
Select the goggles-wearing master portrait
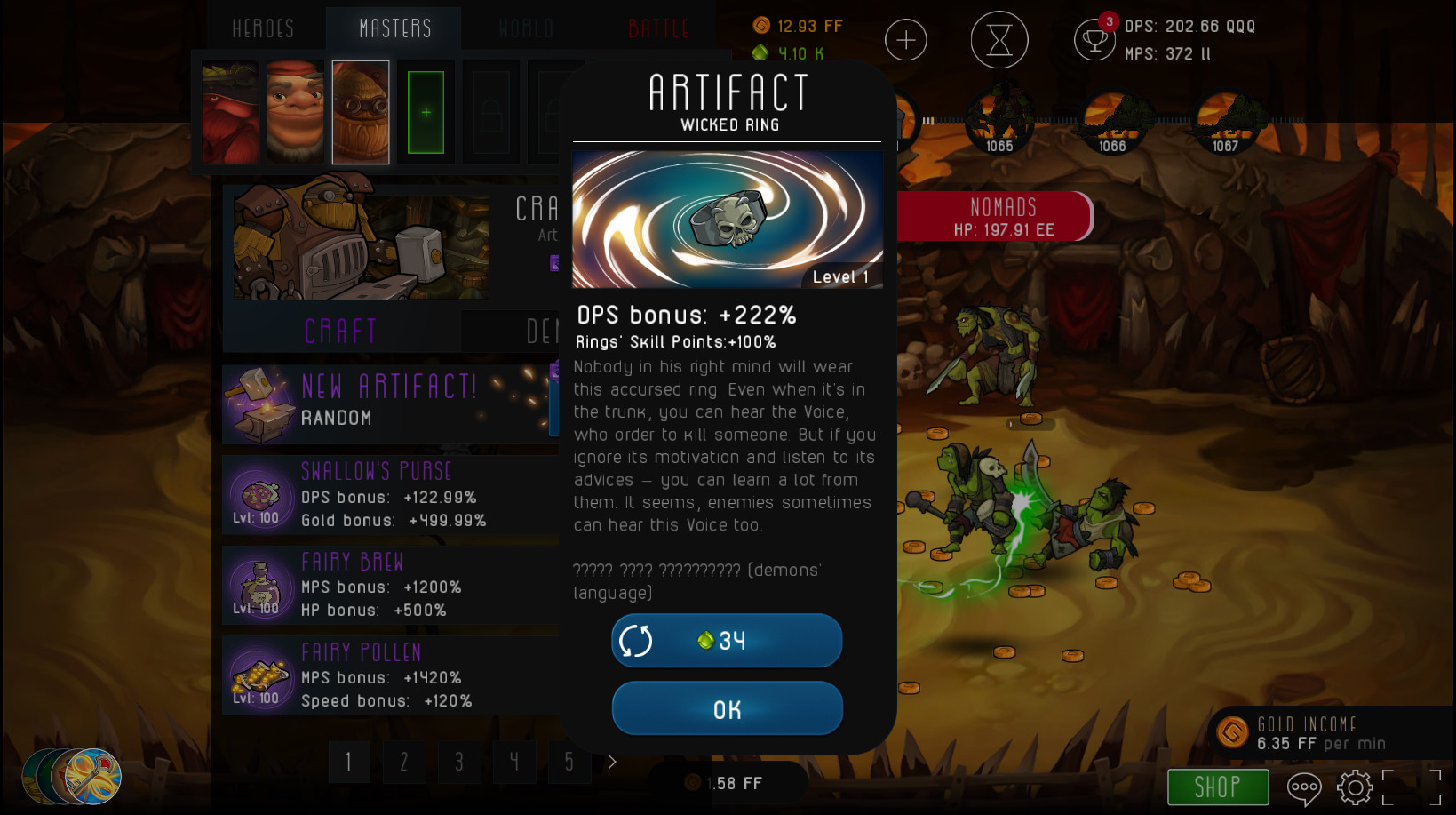(360, 111)
